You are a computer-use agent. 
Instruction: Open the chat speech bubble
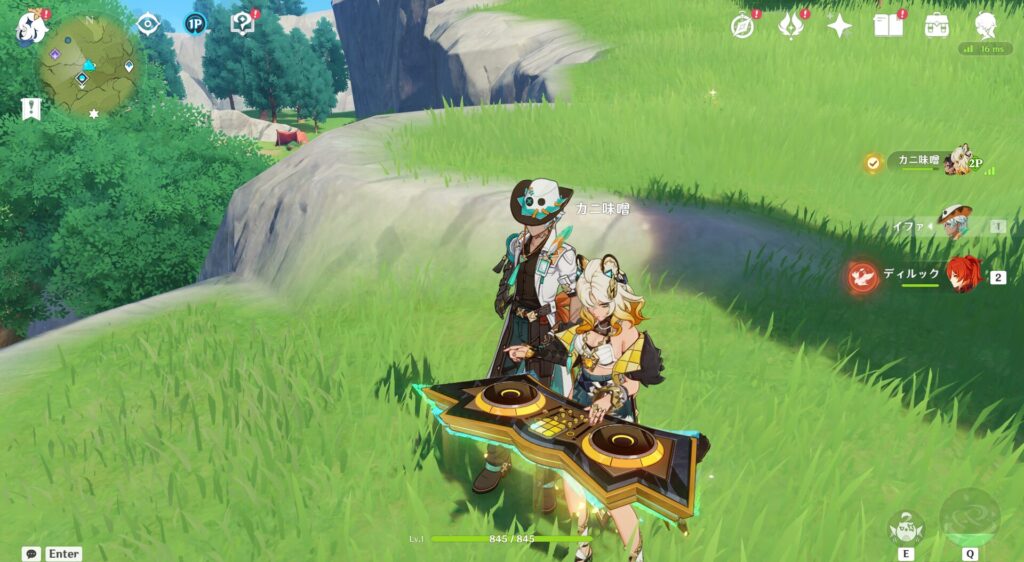(x=32, y=553)
